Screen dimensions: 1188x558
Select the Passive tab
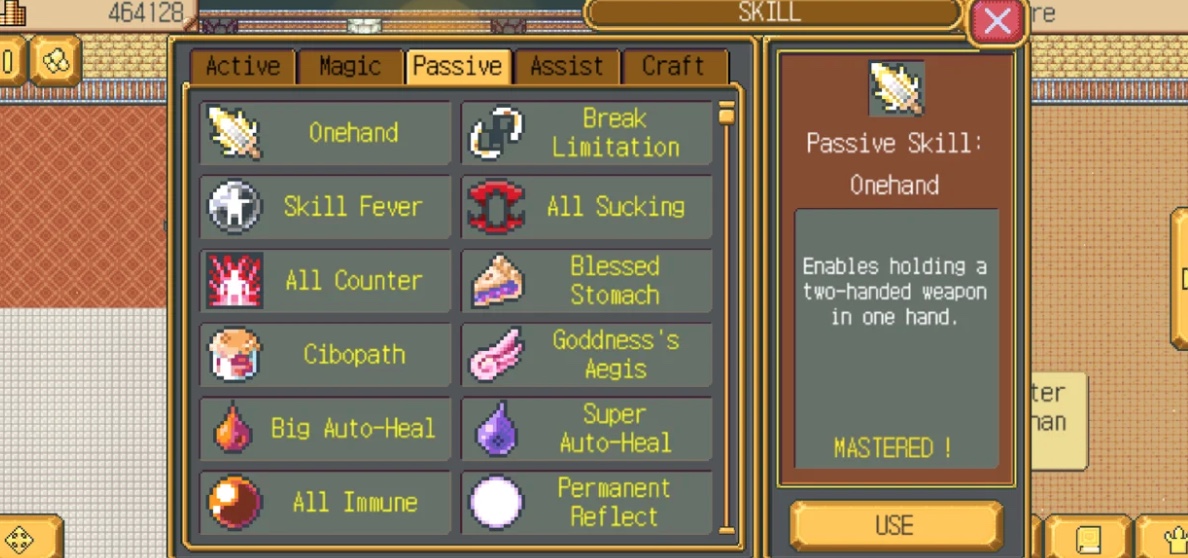pos(458,67)
